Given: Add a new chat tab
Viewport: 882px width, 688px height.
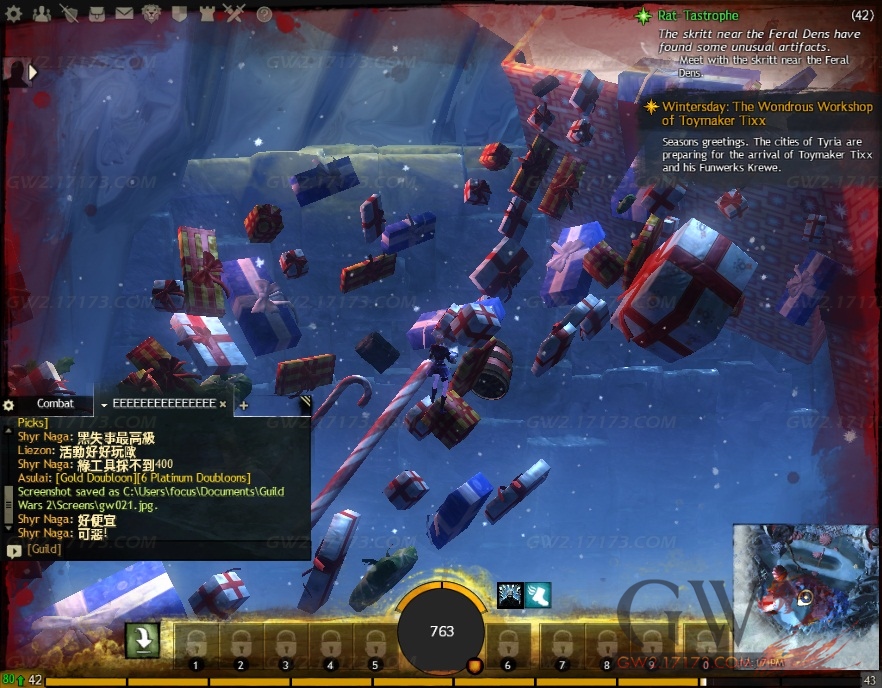Looking at the screenshot, I should point(243,405).
